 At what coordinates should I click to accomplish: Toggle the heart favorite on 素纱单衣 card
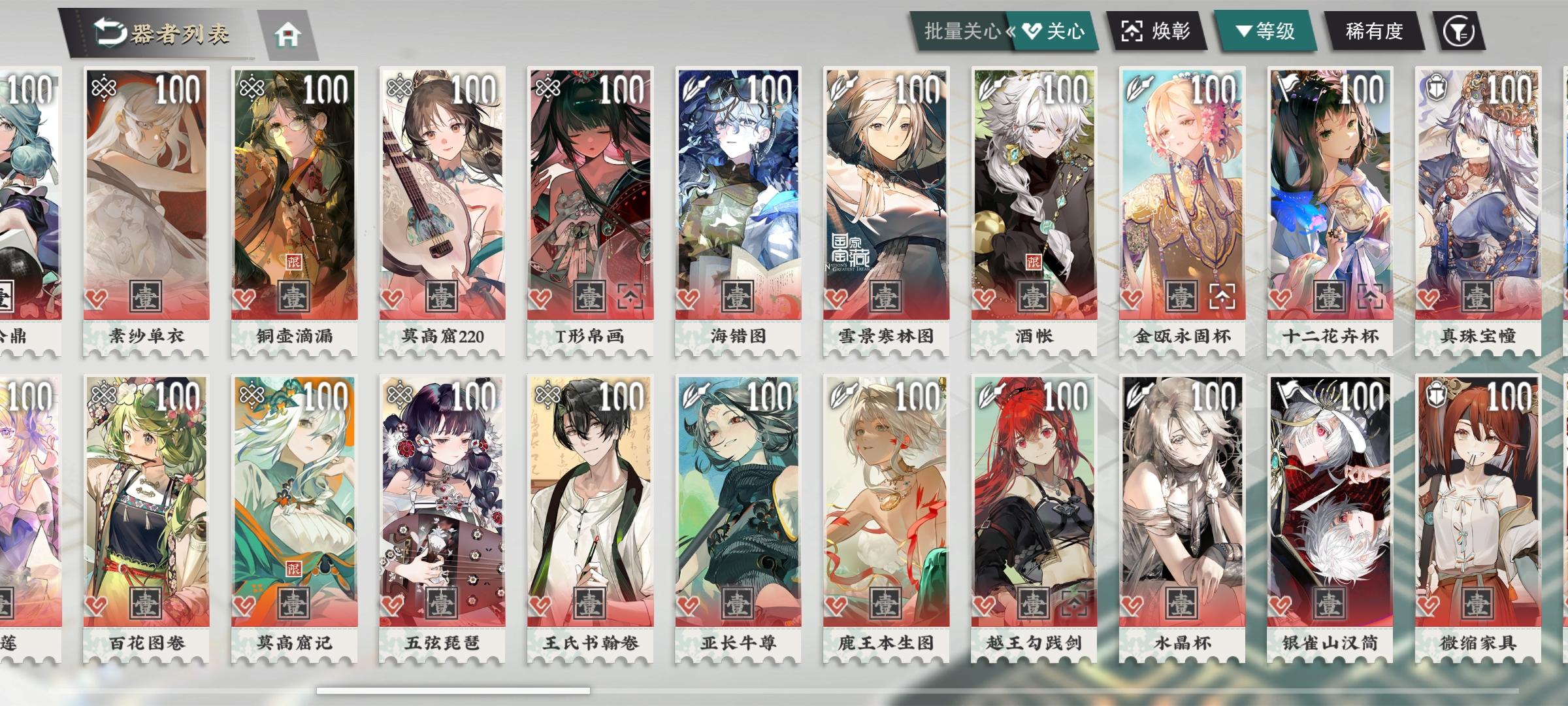tap(95, 298)
